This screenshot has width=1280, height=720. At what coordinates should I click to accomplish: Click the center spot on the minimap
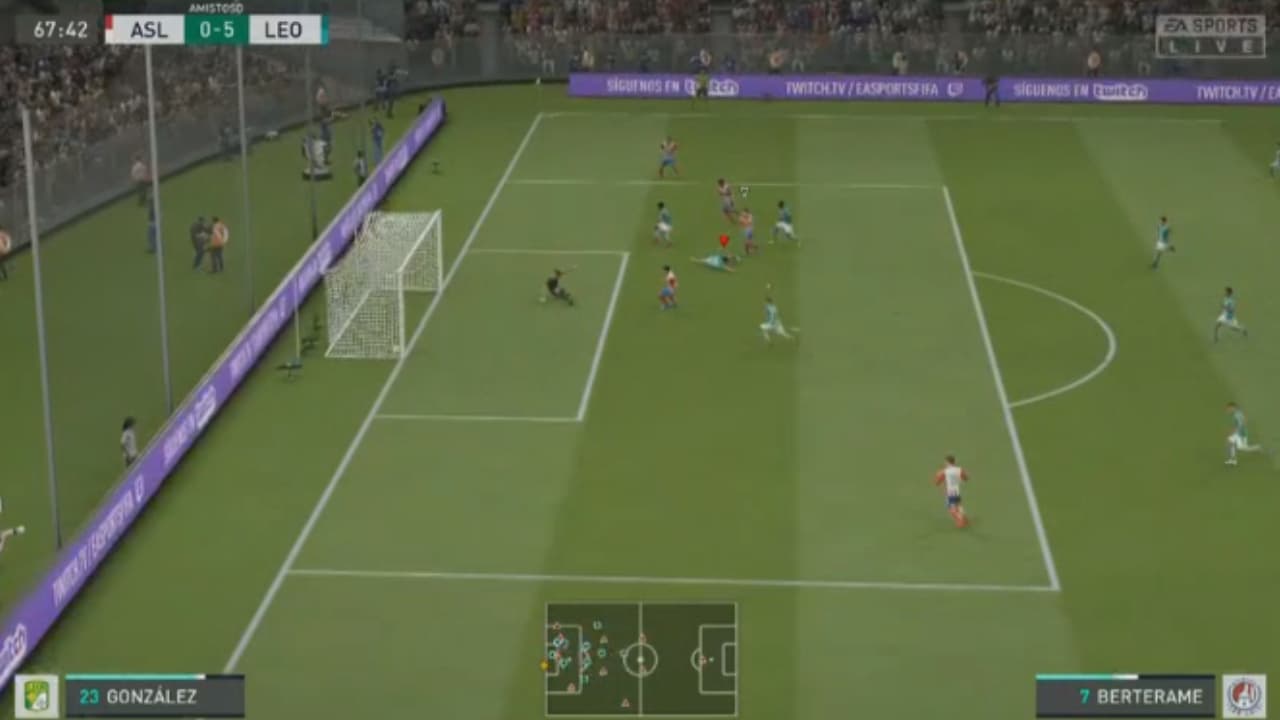(x=640, y=660)
